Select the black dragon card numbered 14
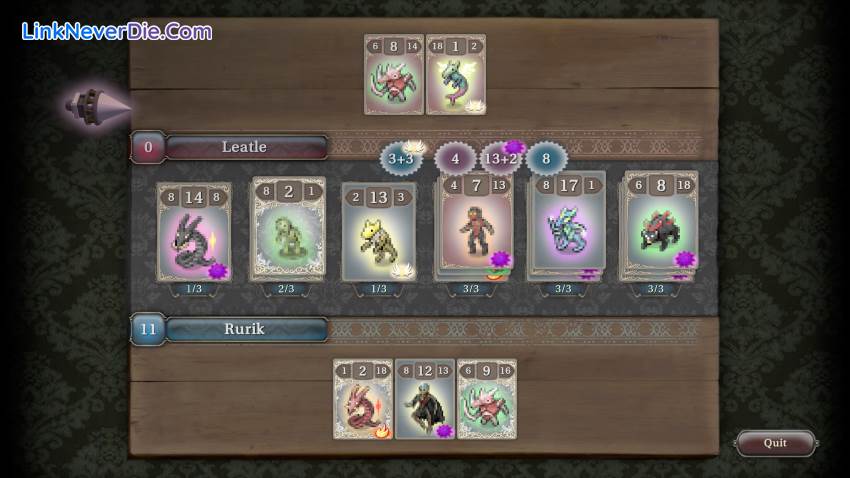 (x=194, y=232)
